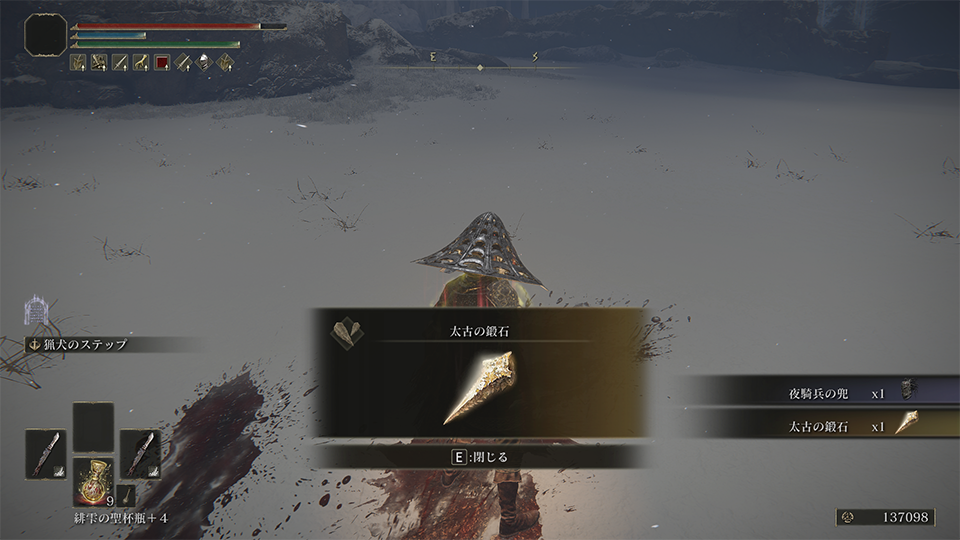
Task: Click the red square status buff icon
Action: (x=162, y=63)
